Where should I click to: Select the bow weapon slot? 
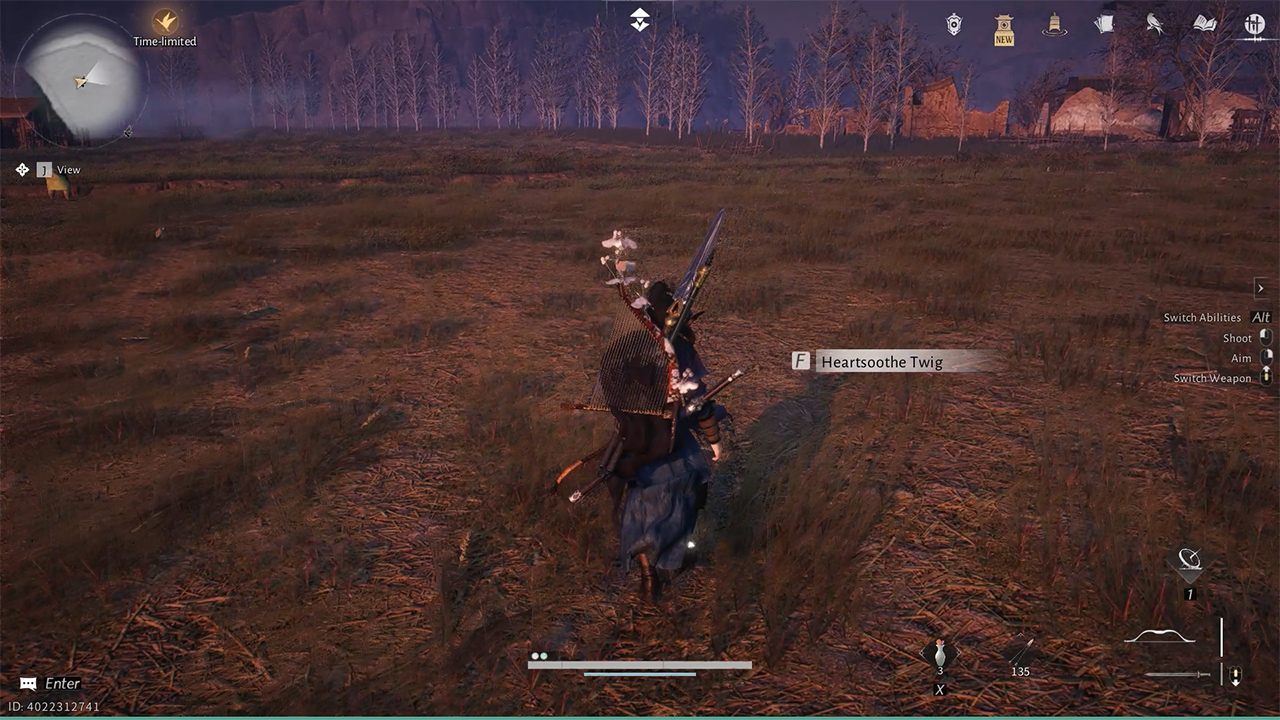[1160, 637]
